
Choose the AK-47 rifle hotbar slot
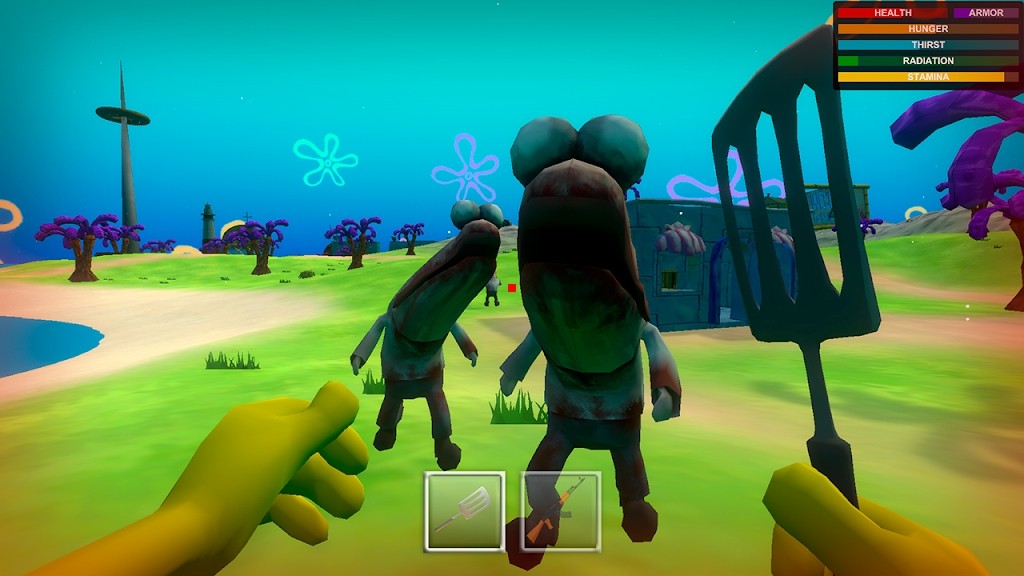click(x=561, y=511)
